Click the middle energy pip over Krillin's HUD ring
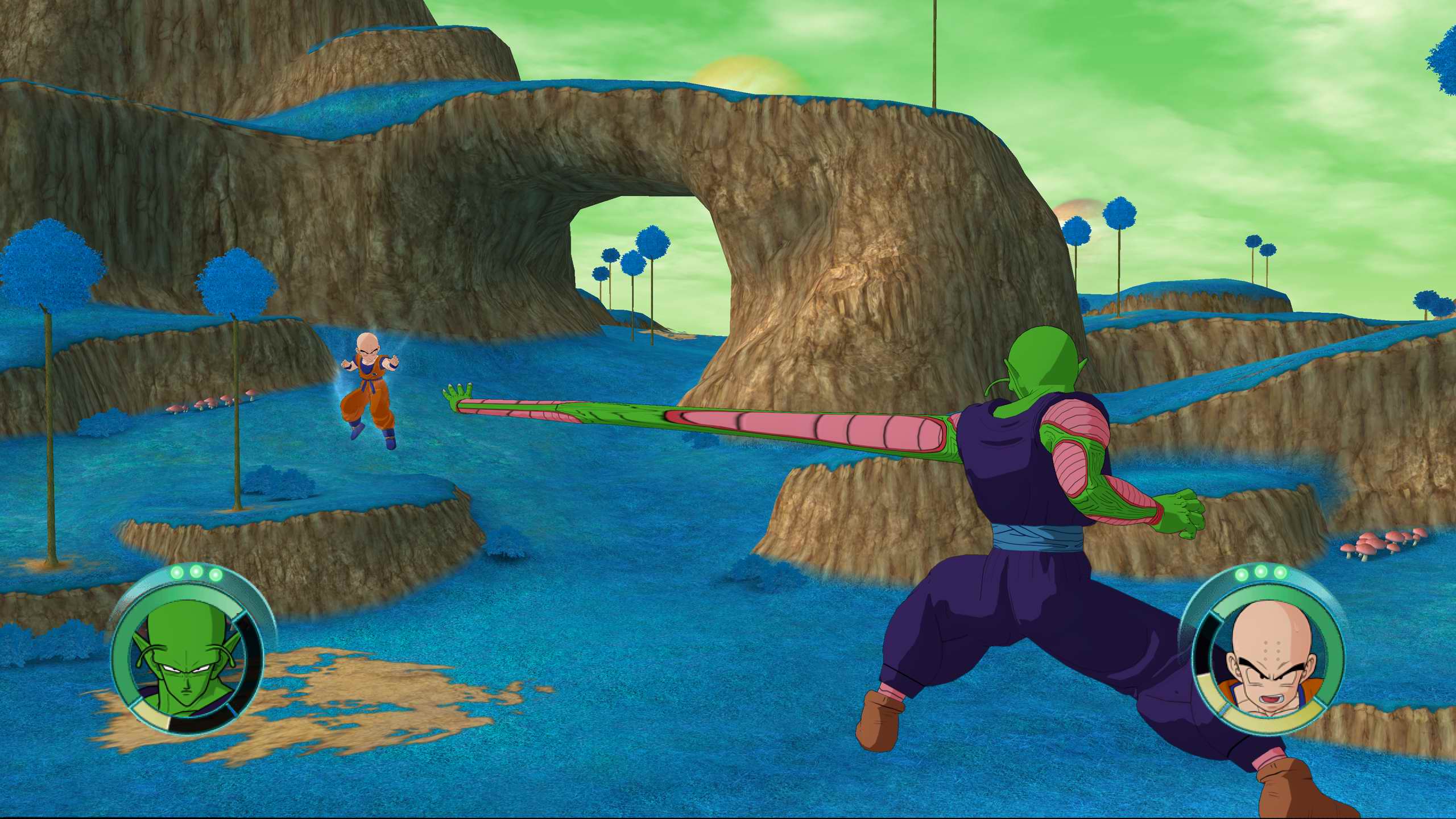 [1261, 572]
